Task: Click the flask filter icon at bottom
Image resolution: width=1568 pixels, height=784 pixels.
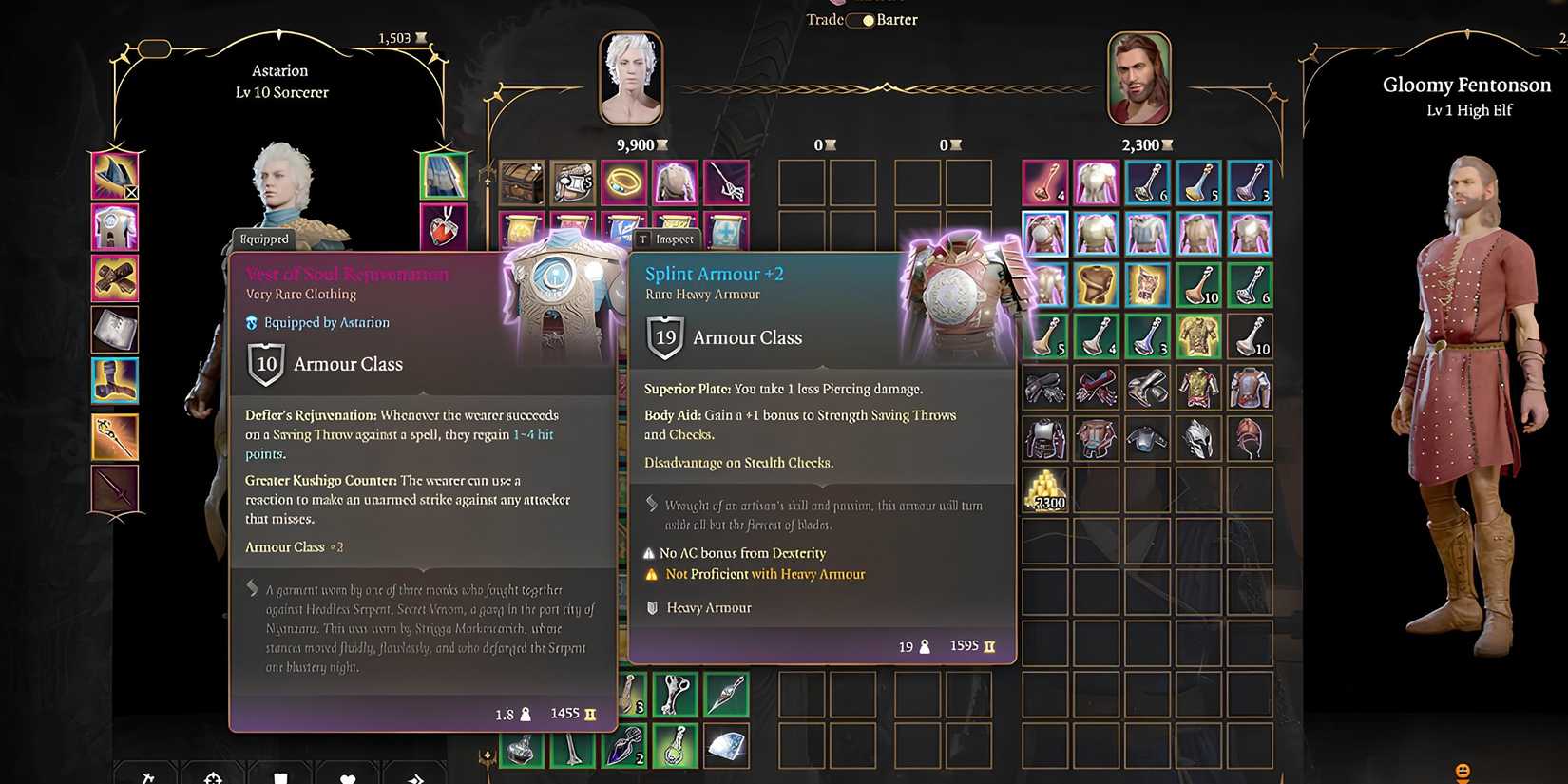Action: point(281,777)
